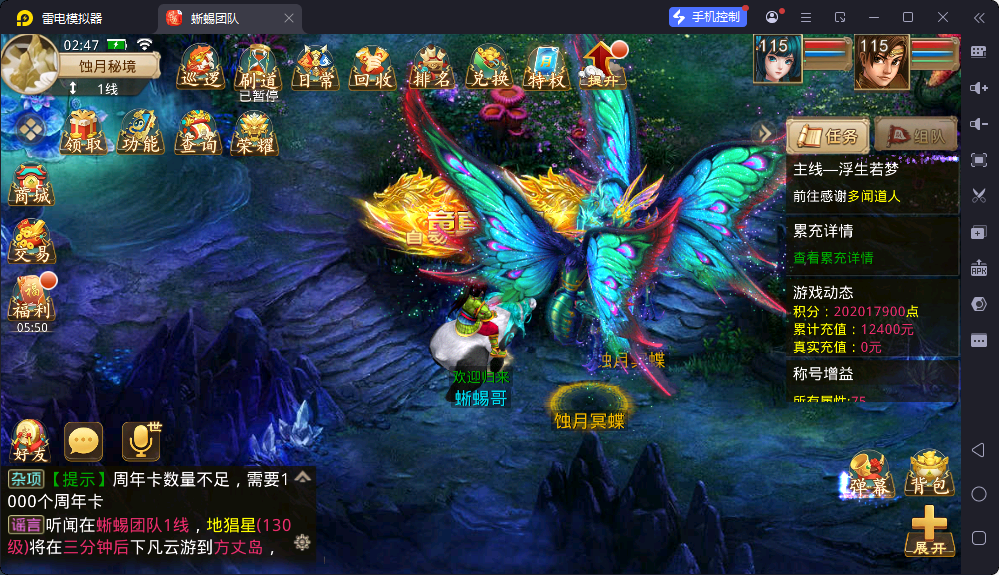The height and width of the screenshot is (575, 999).
Task: Open the 功能 functions menu
Action: (140, 131)
